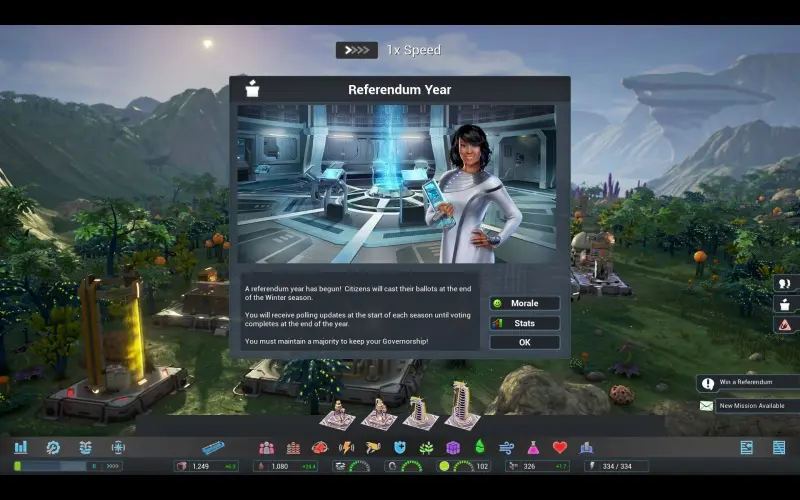Select the green plant farming category
This screenshot has width=800, height=500.
pyautogui.click(x=426, y=447)
